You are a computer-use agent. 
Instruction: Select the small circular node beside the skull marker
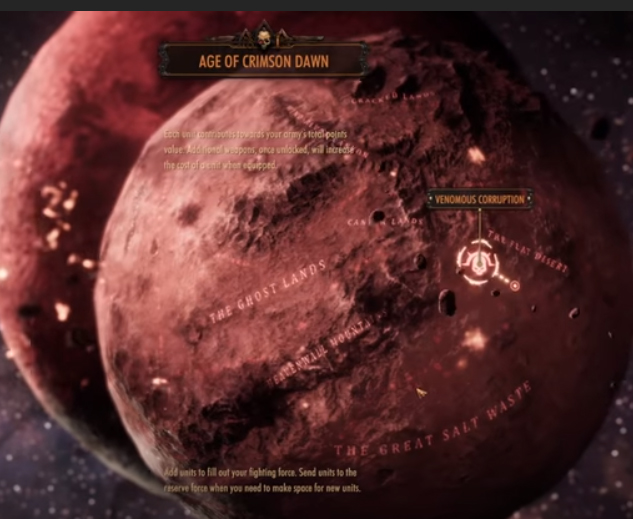click(x=515, y=285)
